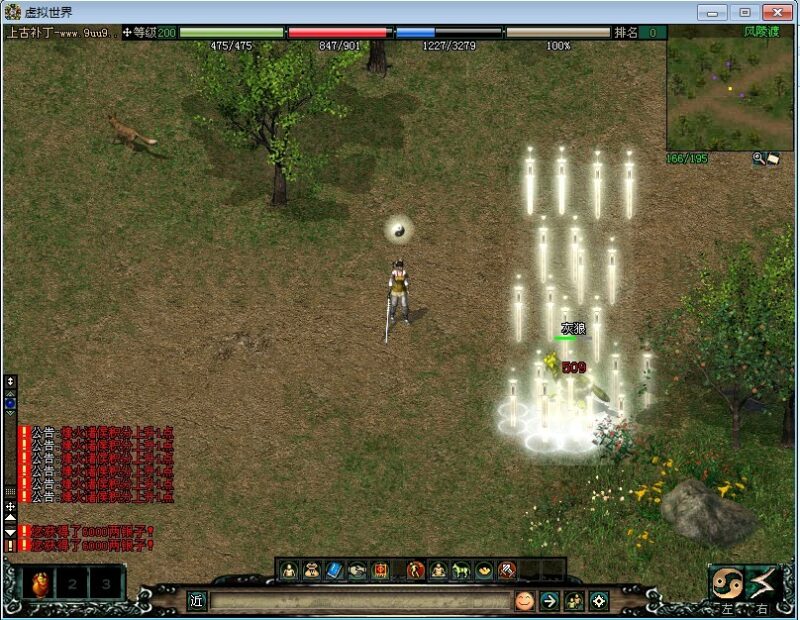The image size is (800, 620).
Task: Click the minimap magnifying glass button
Action: pos(759,158)
